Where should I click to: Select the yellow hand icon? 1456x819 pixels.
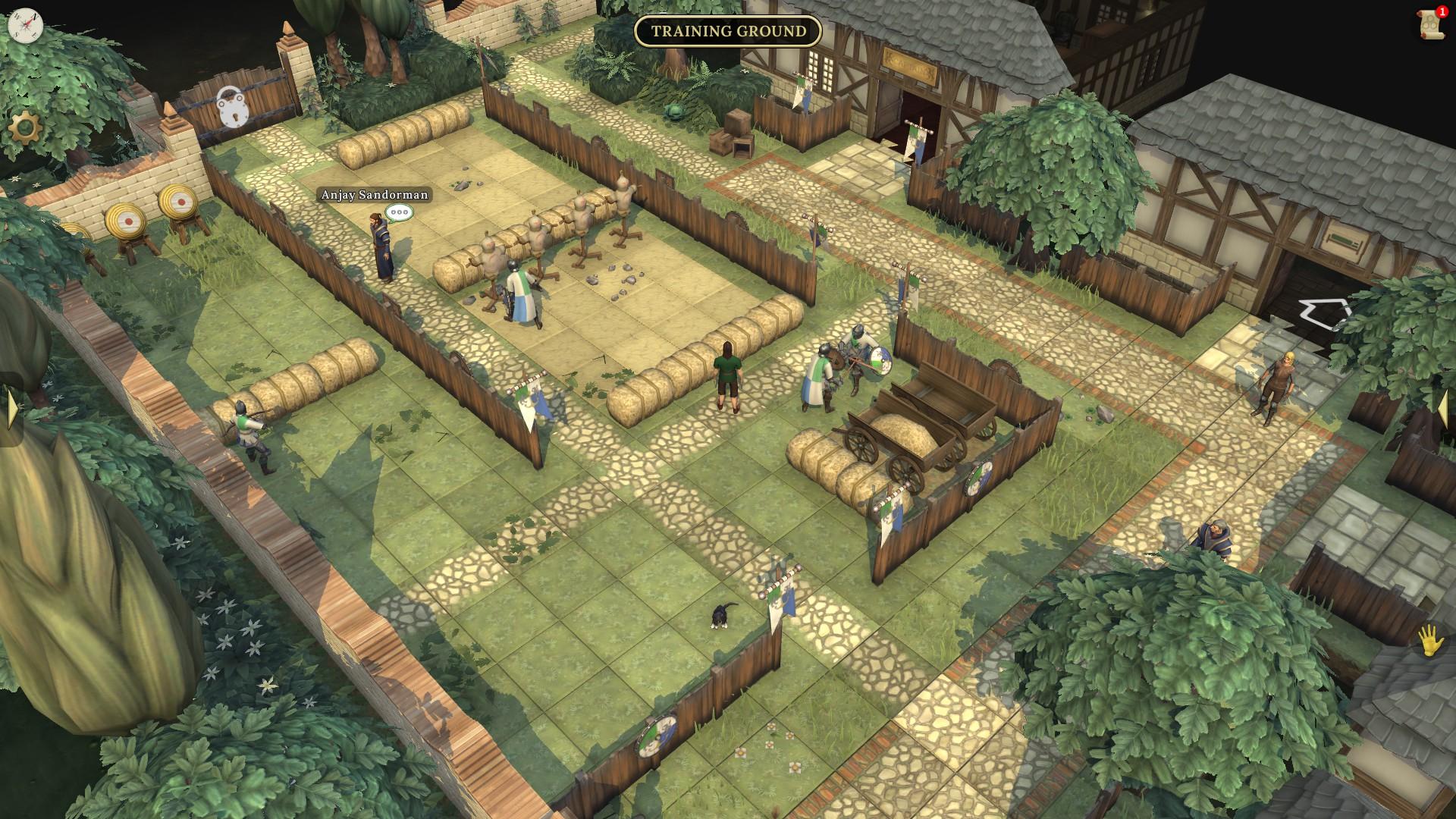1430,641
